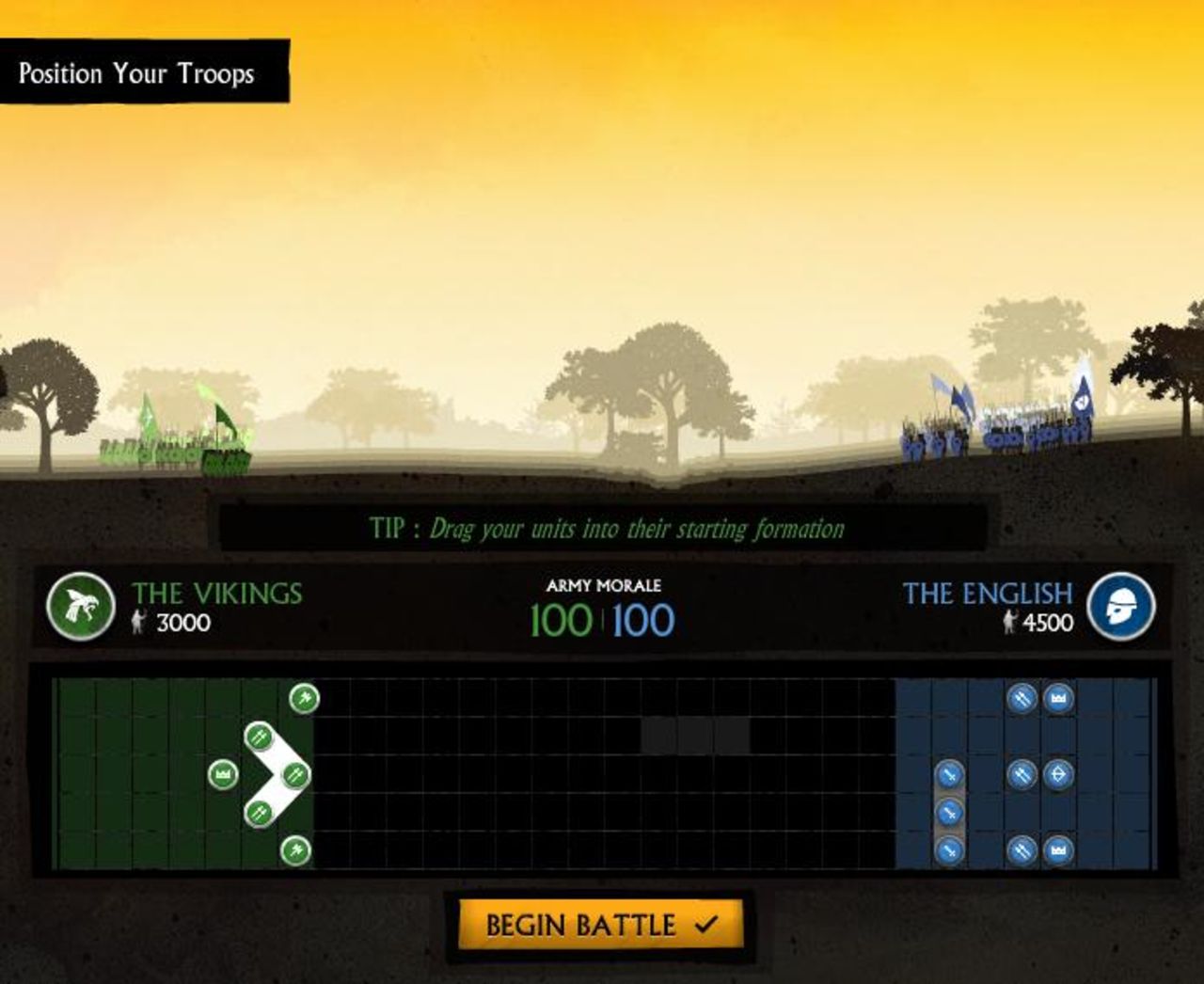Select the bottom English crown unit
This screenshot has height=984, width=1204.
click(x=1058, y=850)
